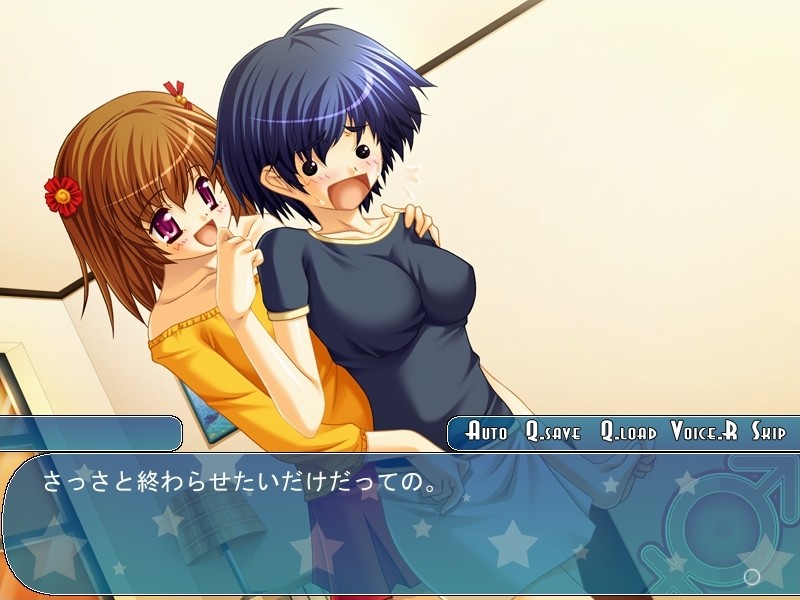
Task: Replay the line with Voice.R
Action: [704, 432]
